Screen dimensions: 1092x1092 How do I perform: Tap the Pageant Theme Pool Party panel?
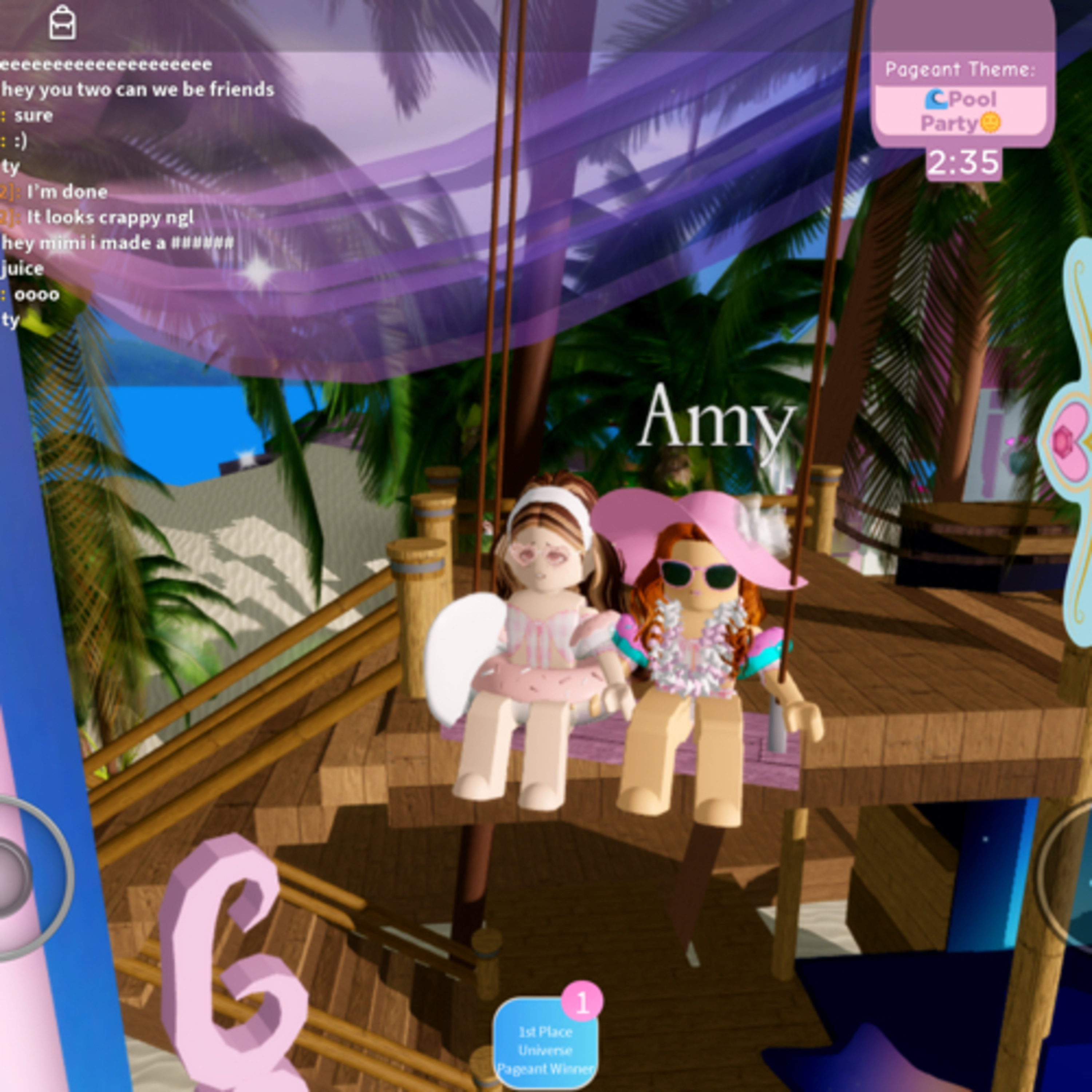pos(961,99)
